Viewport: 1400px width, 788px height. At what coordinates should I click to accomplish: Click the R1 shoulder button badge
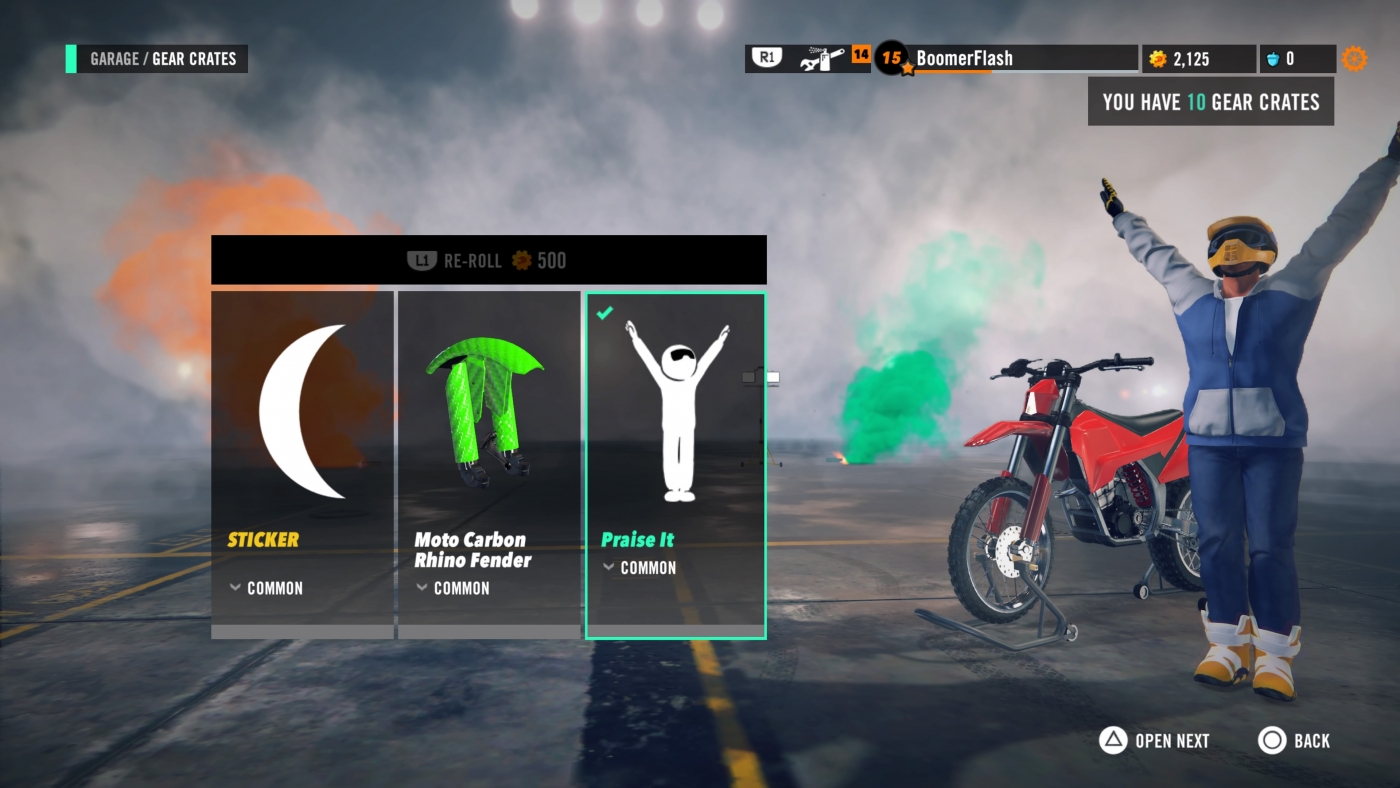pyautogui.click(x=765, y=57)
